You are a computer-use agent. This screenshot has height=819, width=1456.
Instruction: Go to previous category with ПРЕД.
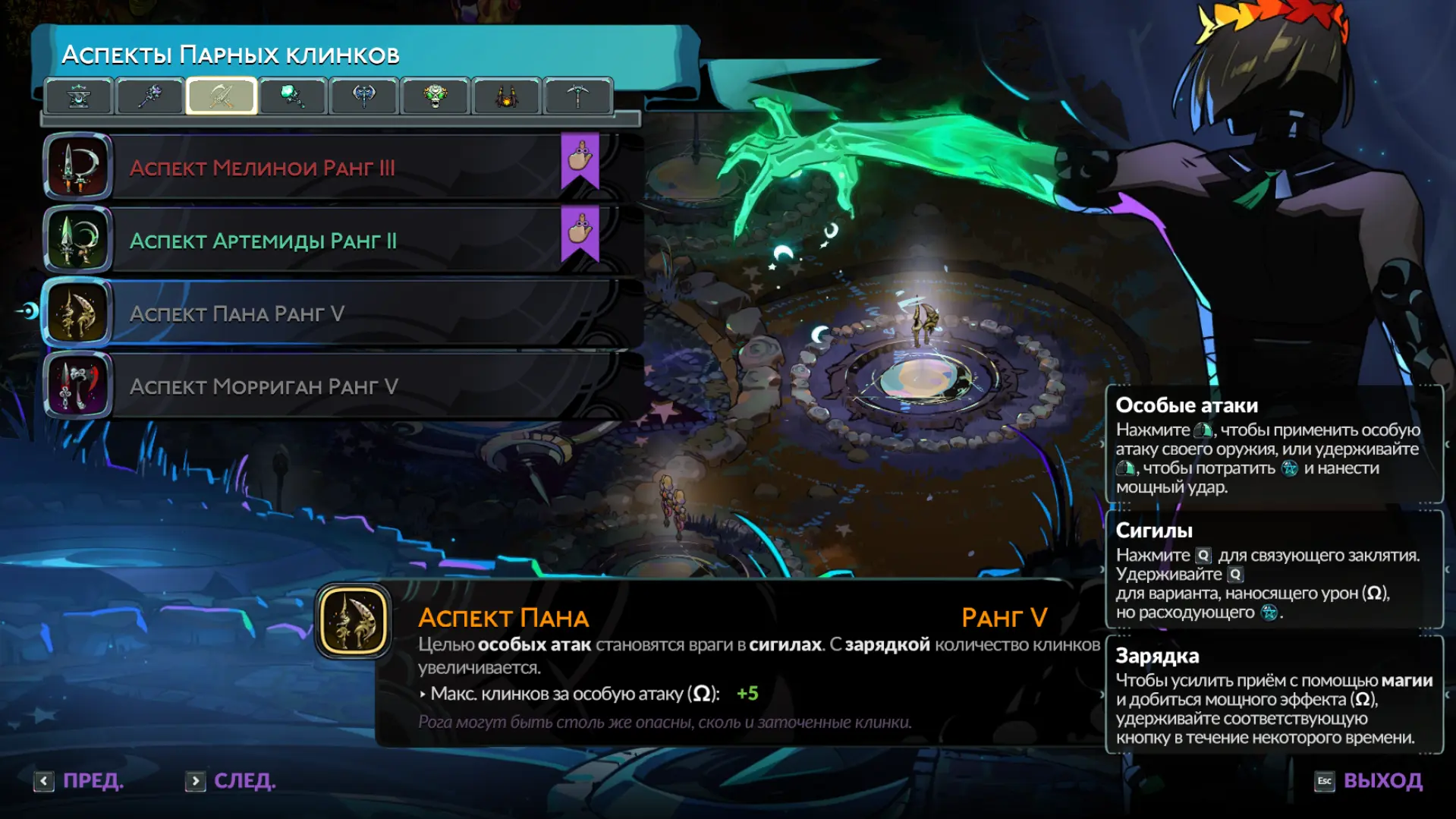[79, 781]
